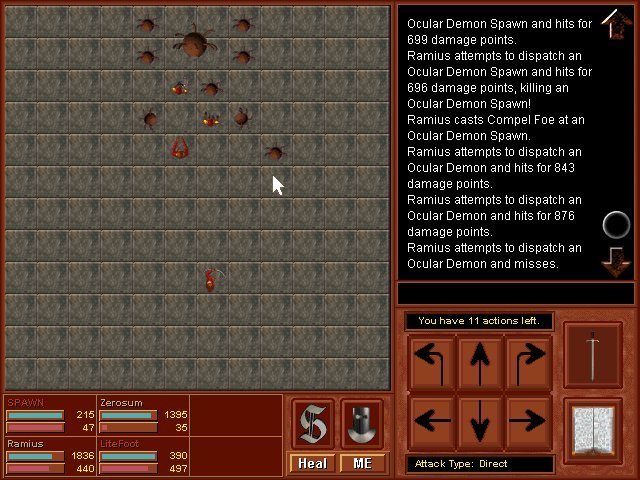
Task: Select the SPAWN party entry
Action: (48, 414)
